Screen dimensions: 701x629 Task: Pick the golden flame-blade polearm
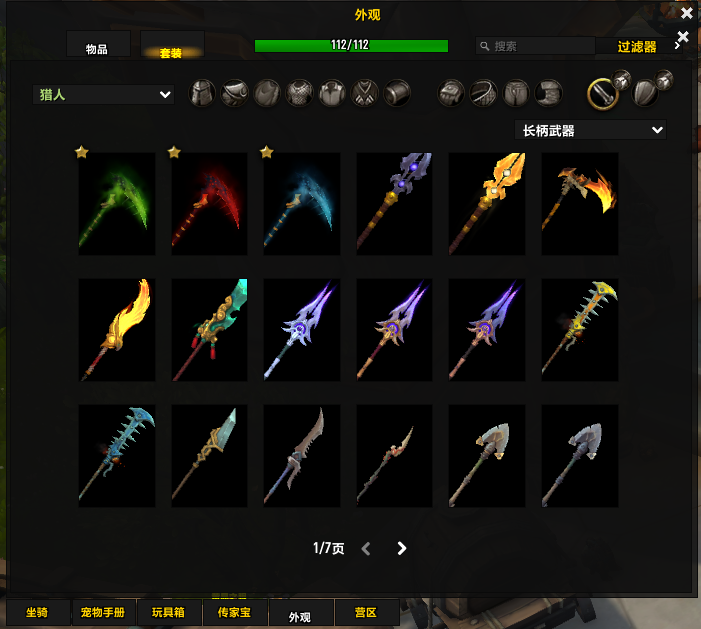point(117,330)
